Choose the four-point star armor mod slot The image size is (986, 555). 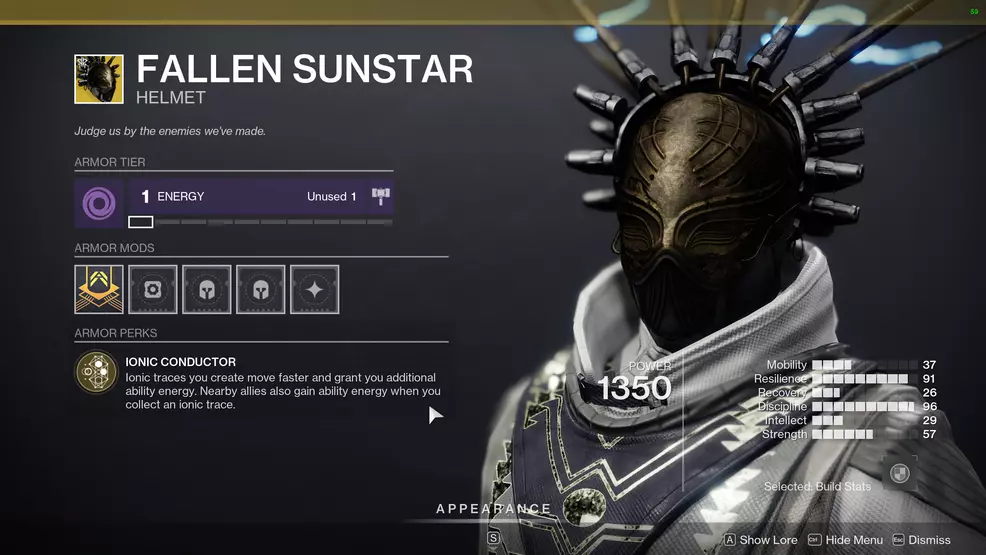pos(314,289)
